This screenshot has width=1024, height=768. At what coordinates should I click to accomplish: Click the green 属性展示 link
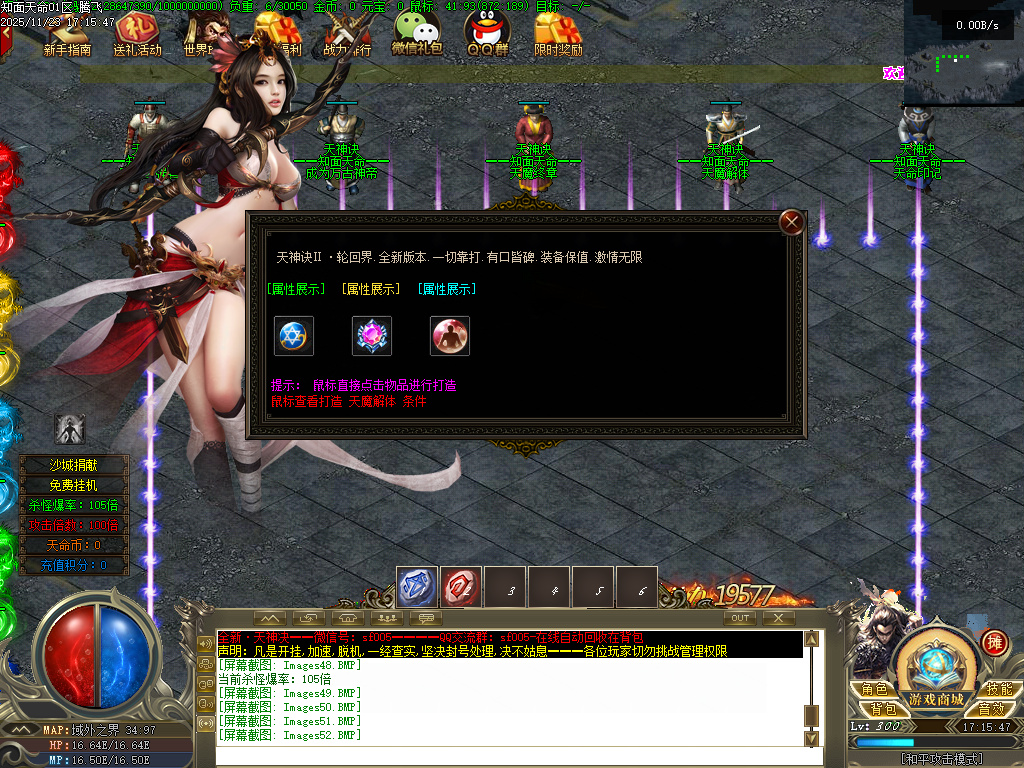coord(297,289)
